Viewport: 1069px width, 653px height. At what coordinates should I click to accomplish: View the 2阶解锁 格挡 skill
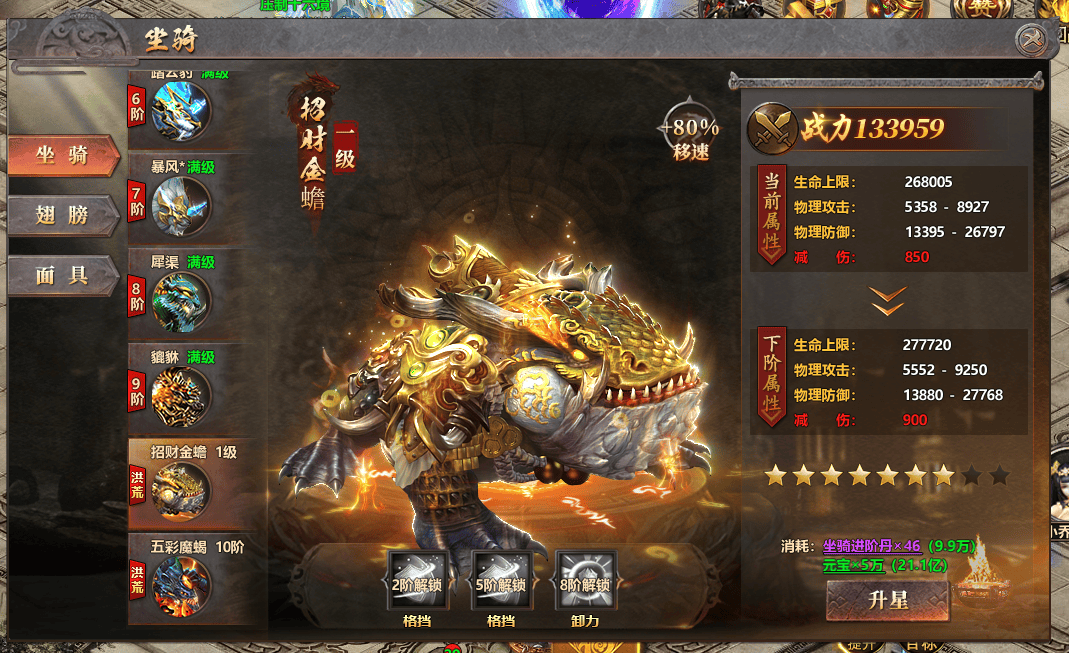point(417,581)
